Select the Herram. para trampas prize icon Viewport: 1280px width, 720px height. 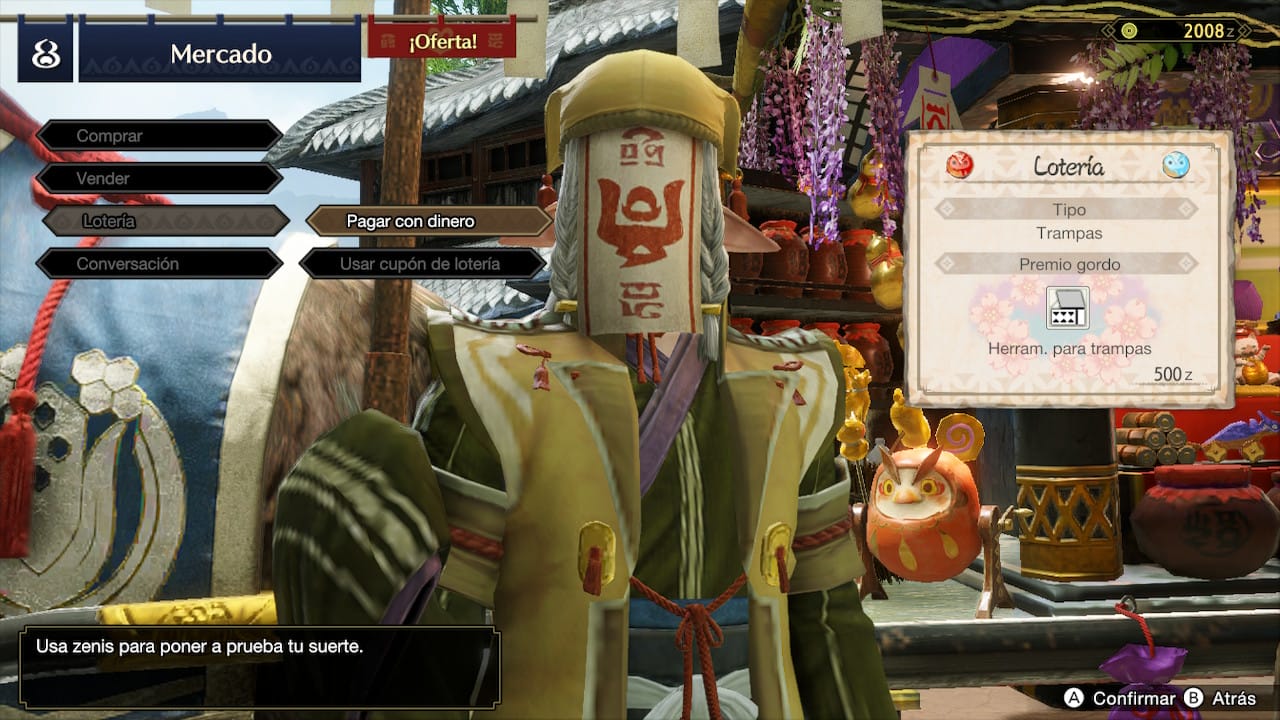[1067, 307]
